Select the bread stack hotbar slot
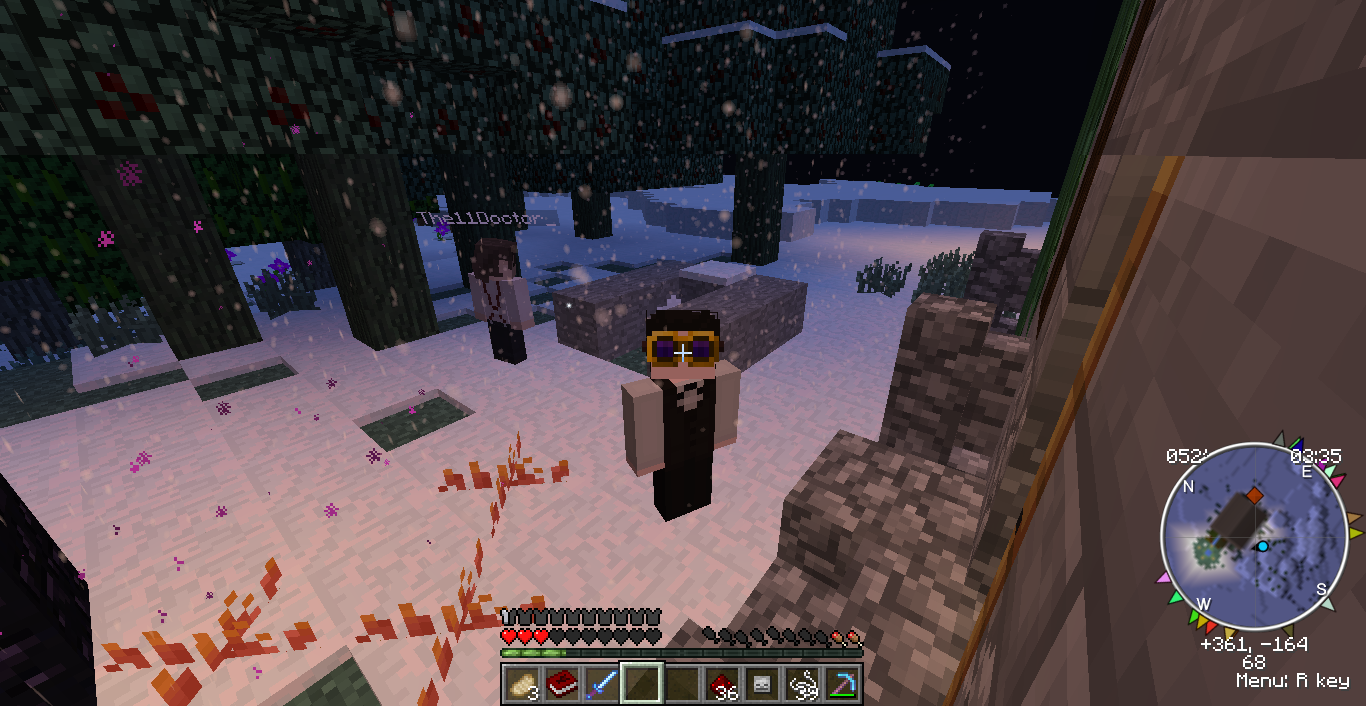This screenshot has width=1366, height=706. [521, 685]
